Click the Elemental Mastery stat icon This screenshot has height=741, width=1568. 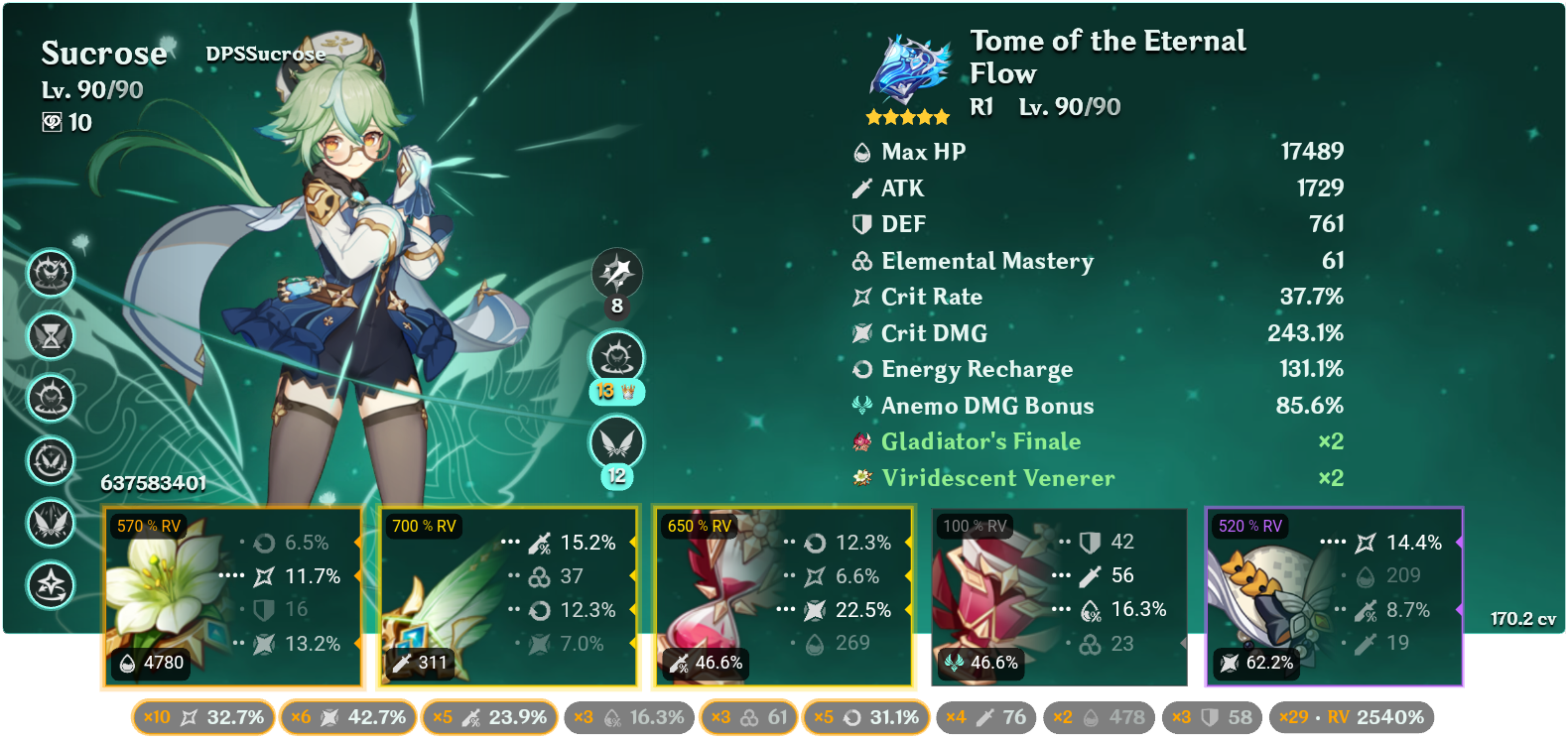[x=859, y=261]
